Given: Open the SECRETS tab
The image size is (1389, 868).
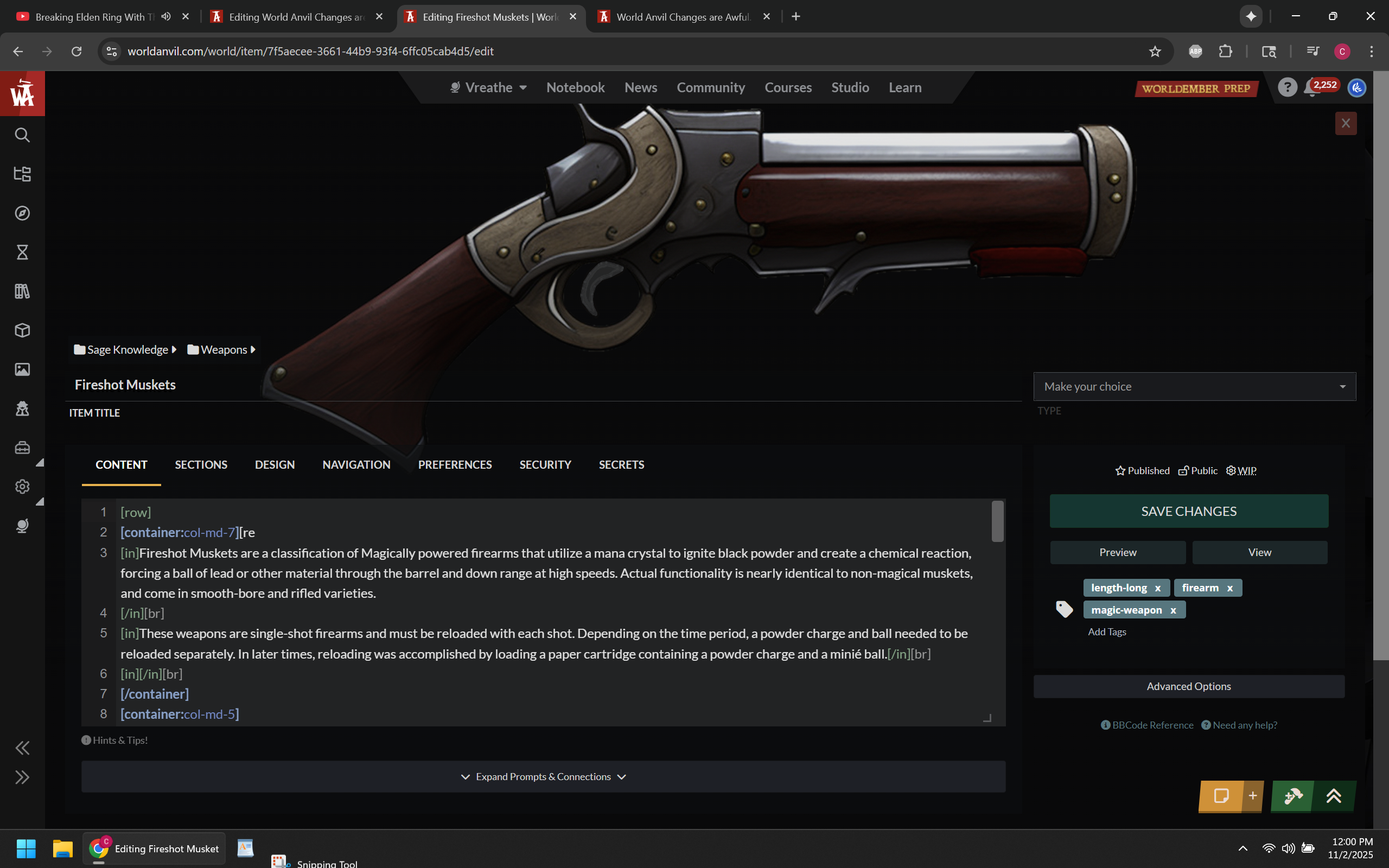Looking at the screenshot, I should point(621,464).
